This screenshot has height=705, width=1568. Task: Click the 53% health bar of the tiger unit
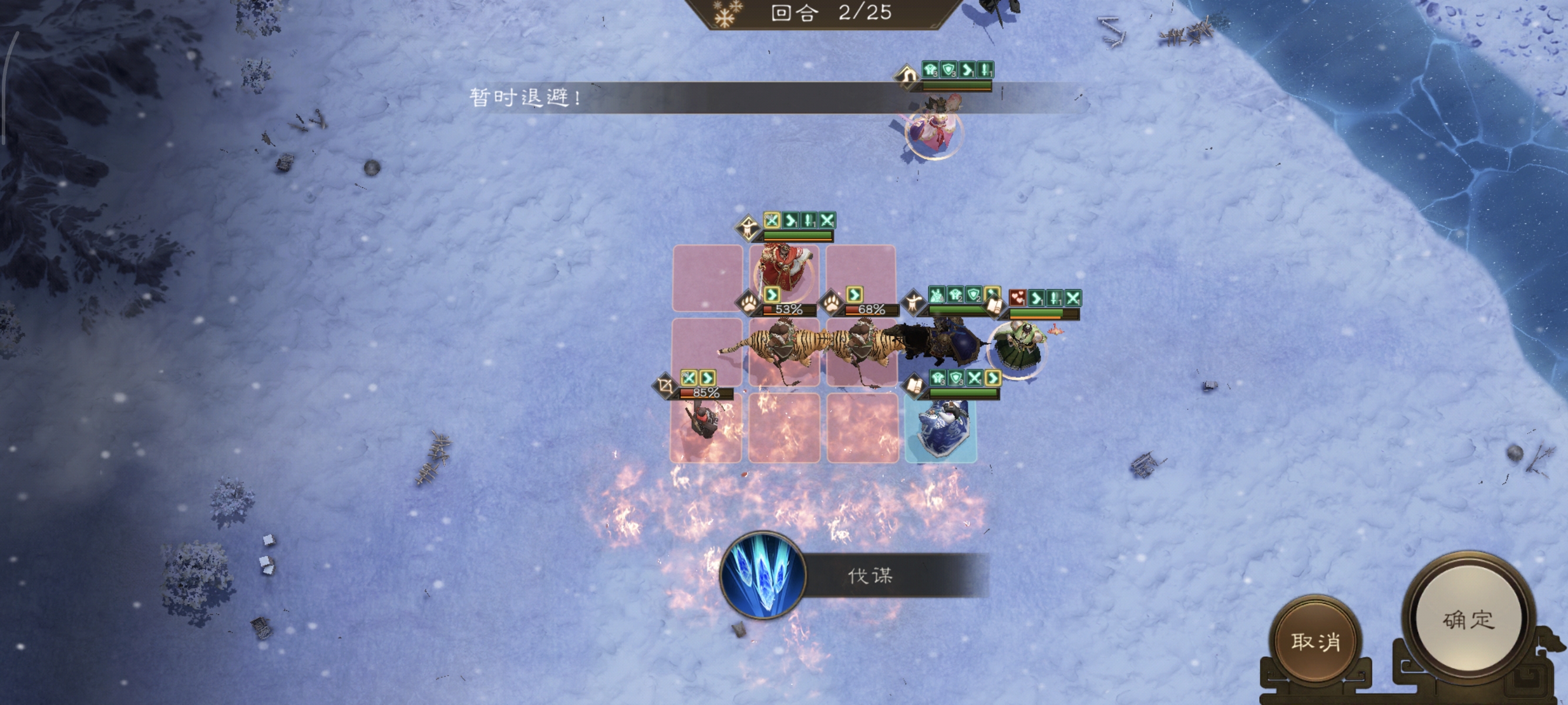789,310
